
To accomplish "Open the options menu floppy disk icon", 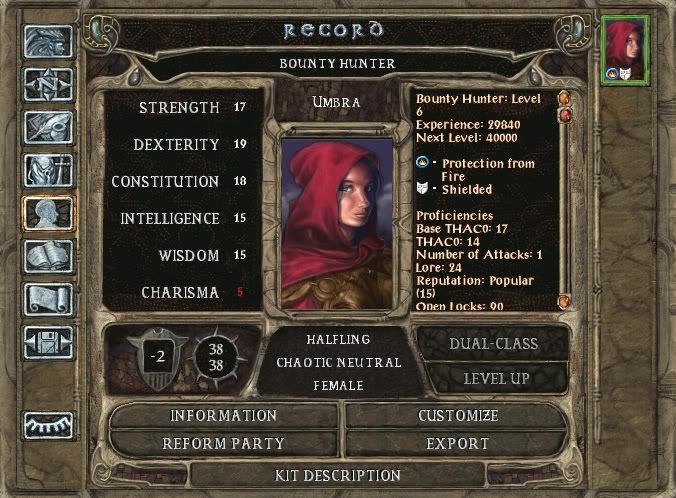I will click(x=48, y=342).
